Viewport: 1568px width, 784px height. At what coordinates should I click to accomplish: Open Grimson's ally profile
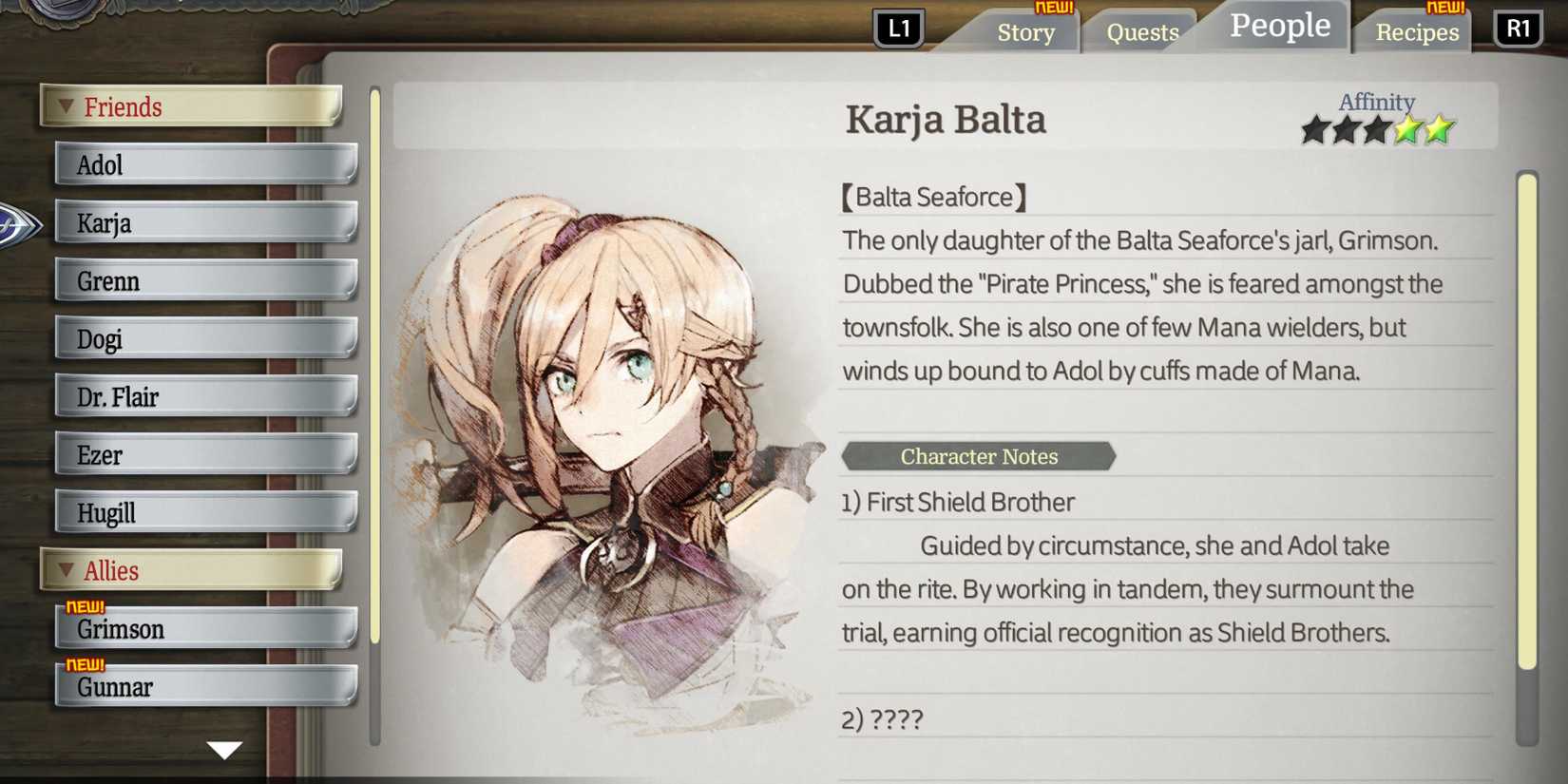pyautogui.click(x=207, y=629)
